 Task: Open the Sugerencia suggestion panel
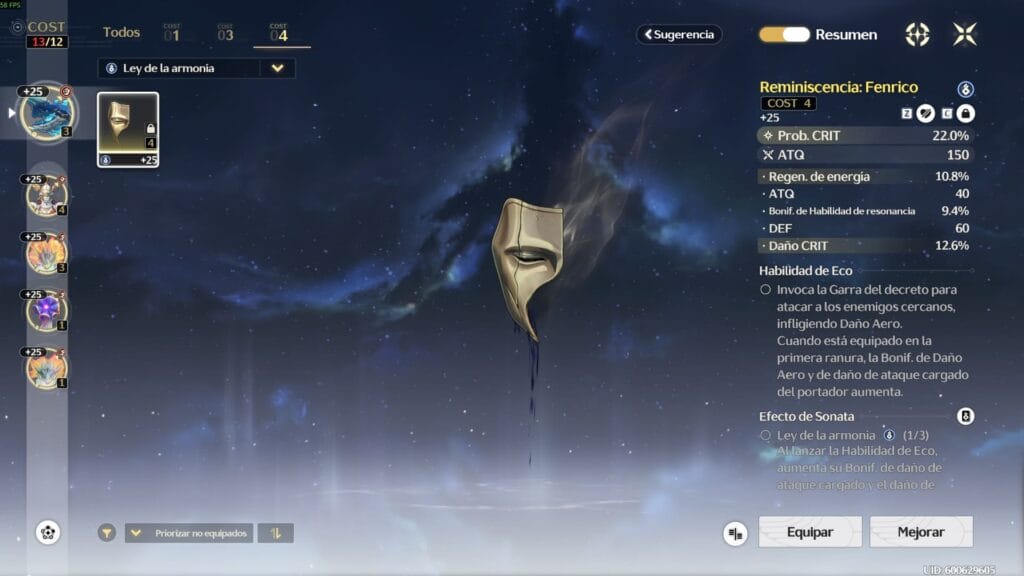pos(679,34)
